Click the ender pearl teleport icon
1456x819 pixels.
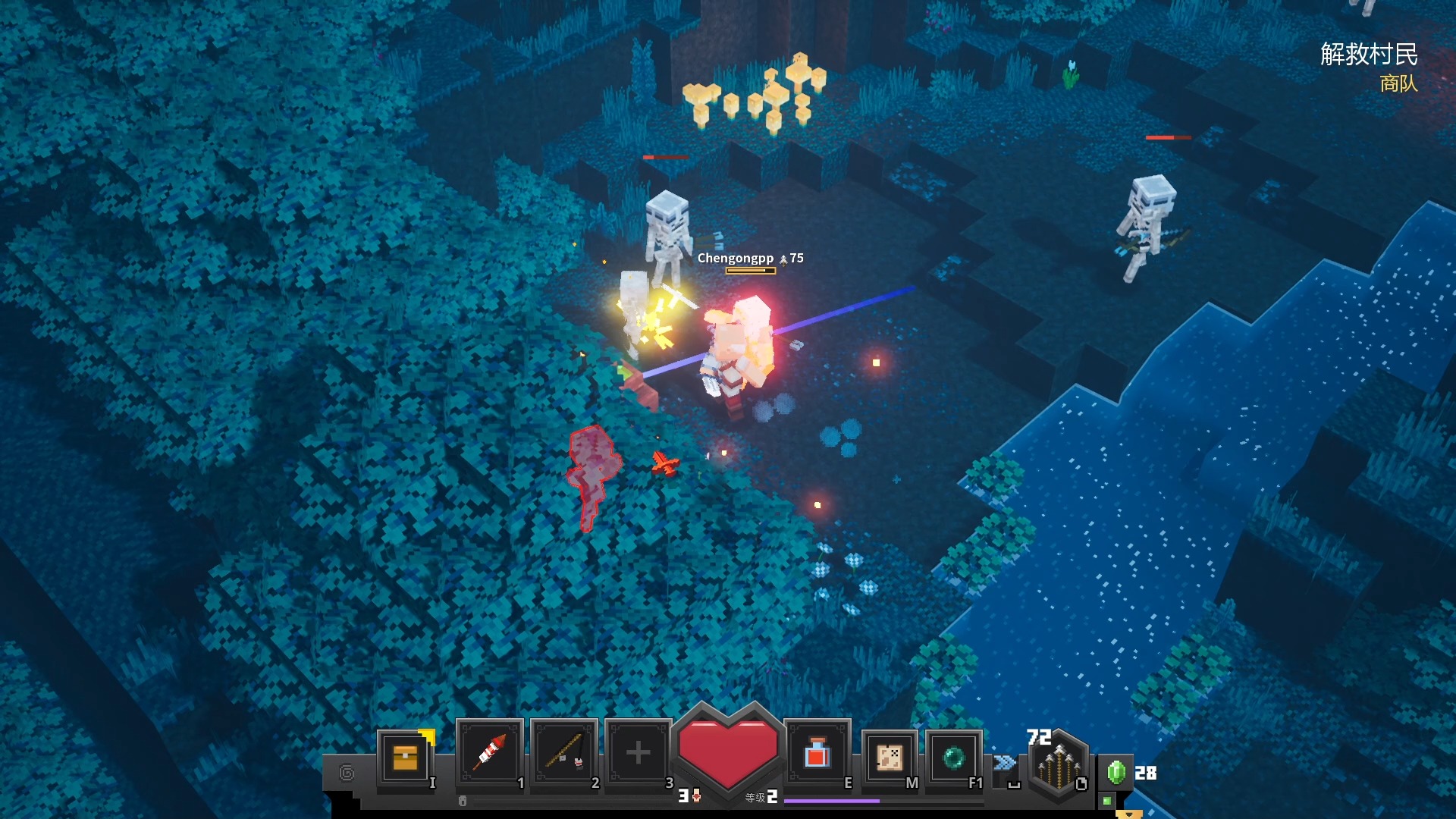point(953,757)
